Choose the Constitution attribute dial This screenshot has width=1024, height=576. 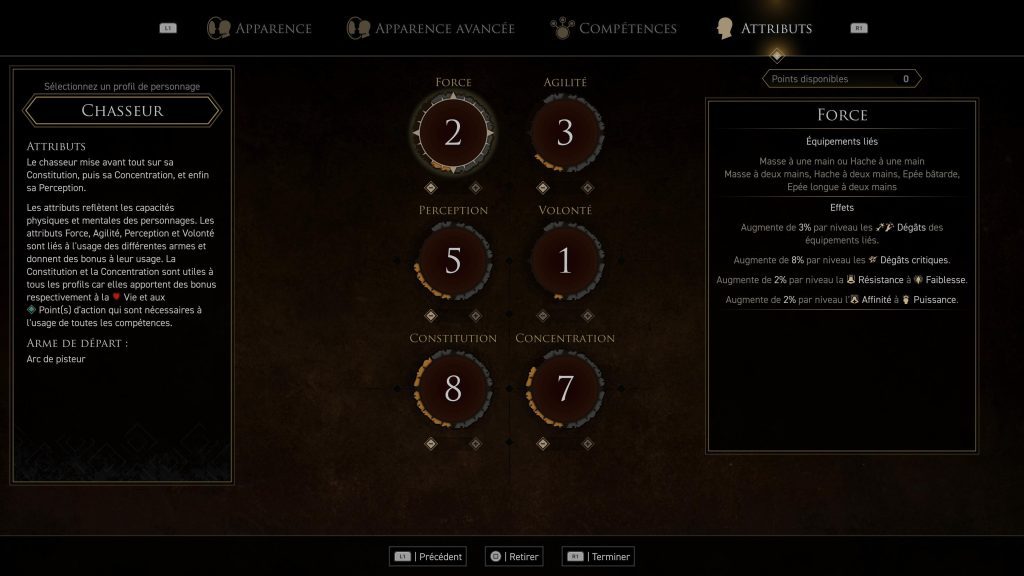pos(453,389)
